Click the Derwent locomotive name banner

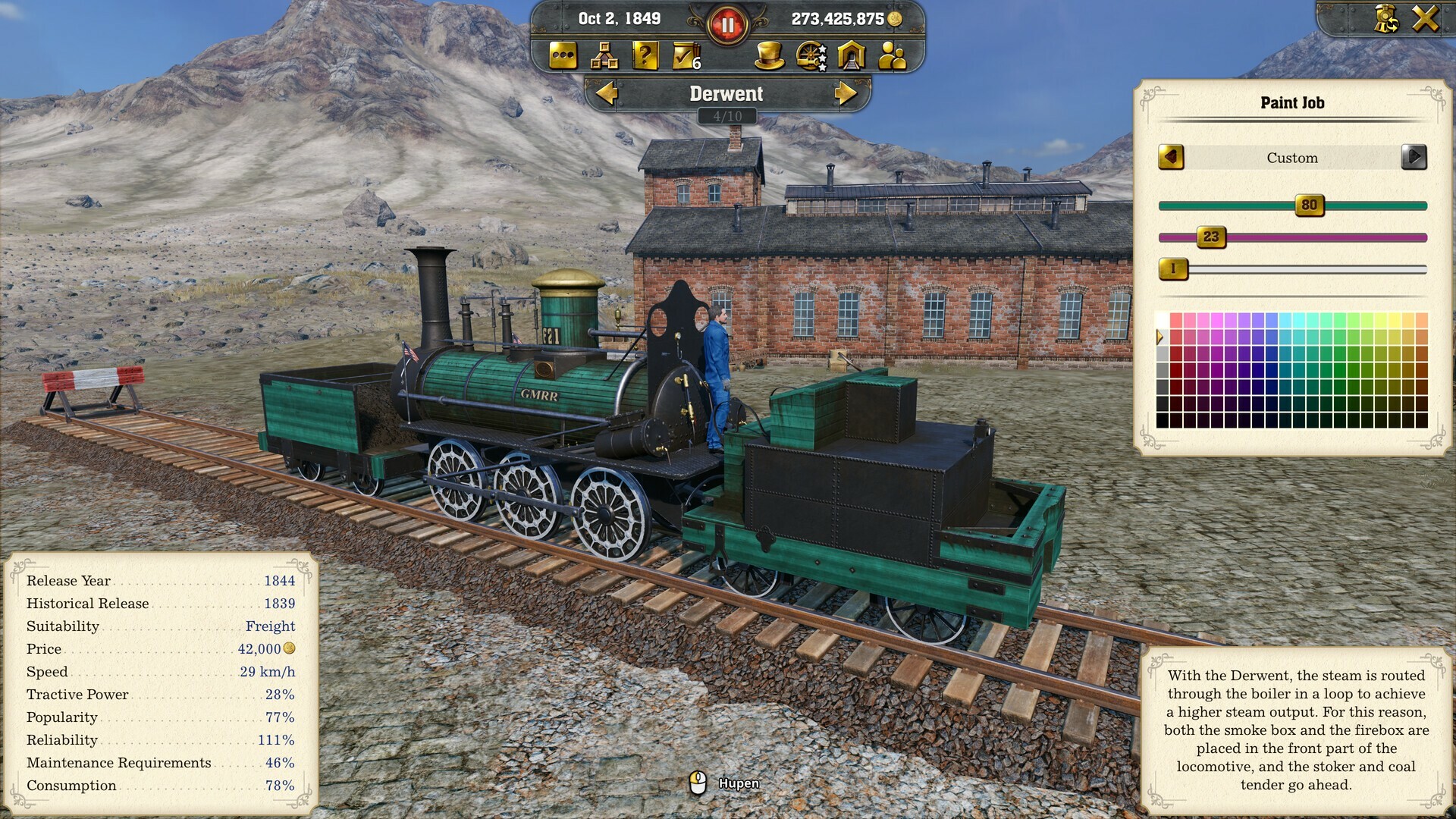(x=725, y=94)
